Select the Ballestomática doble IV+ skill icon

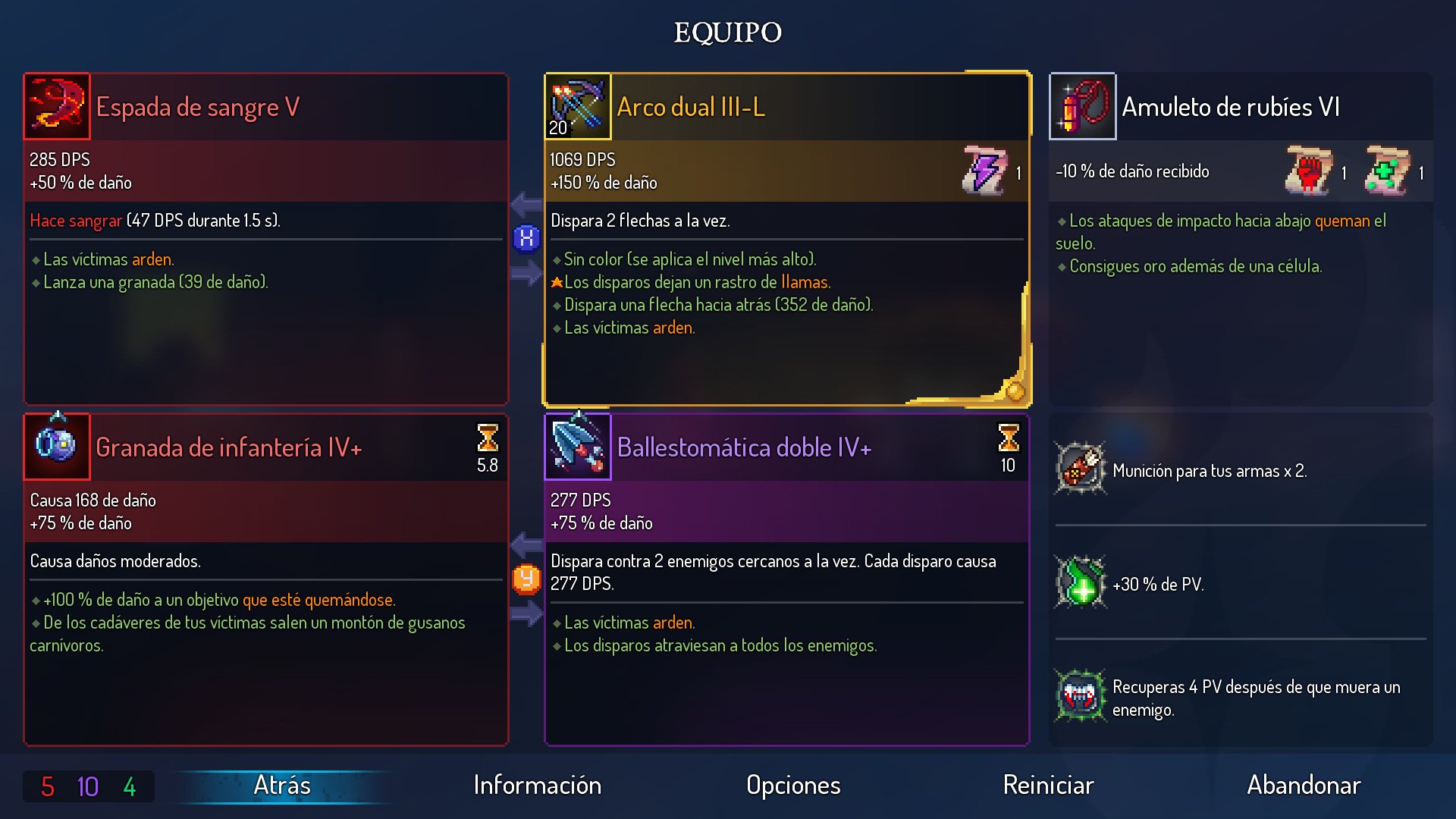(x=577, y=447)
